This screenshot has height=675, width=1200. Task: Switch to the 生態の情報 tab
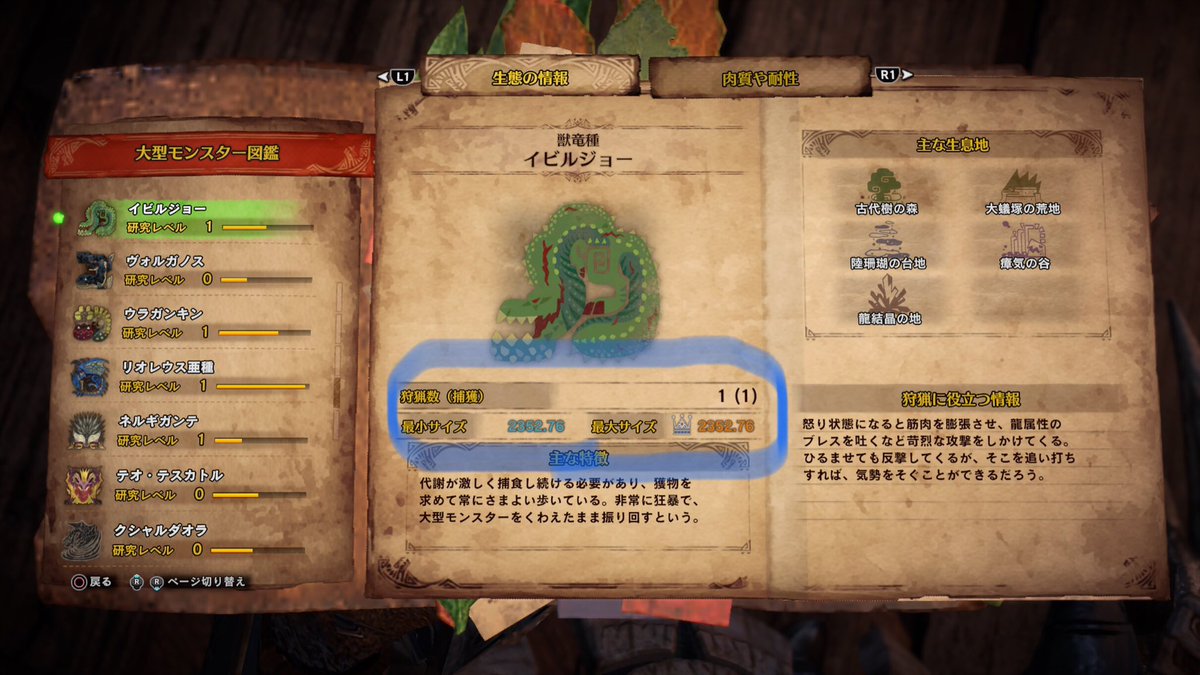point(530,76)
